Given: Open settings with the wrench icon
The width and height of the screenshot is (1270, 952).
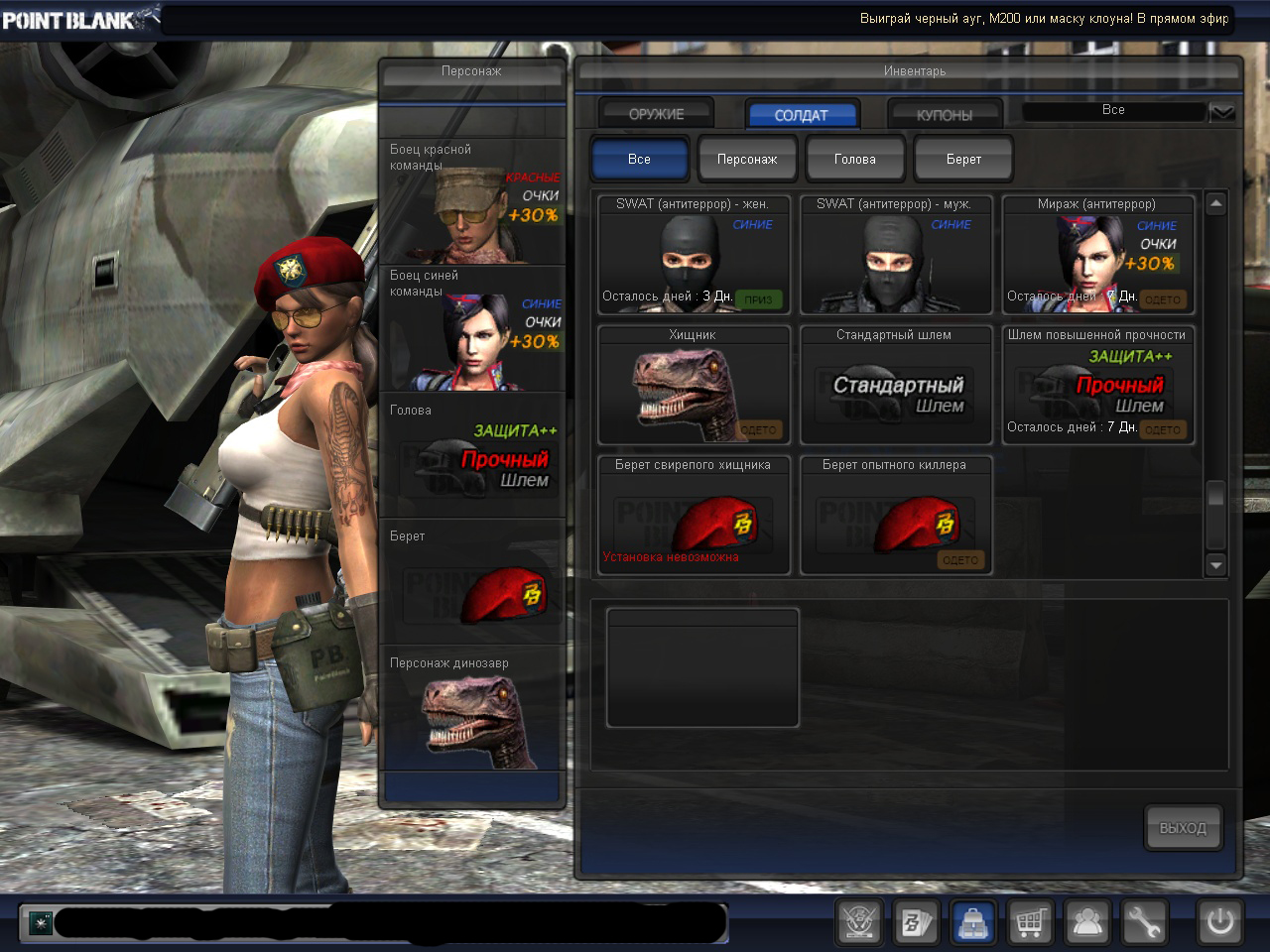Looking at the screenshot, I should [x=1142, y=922].
